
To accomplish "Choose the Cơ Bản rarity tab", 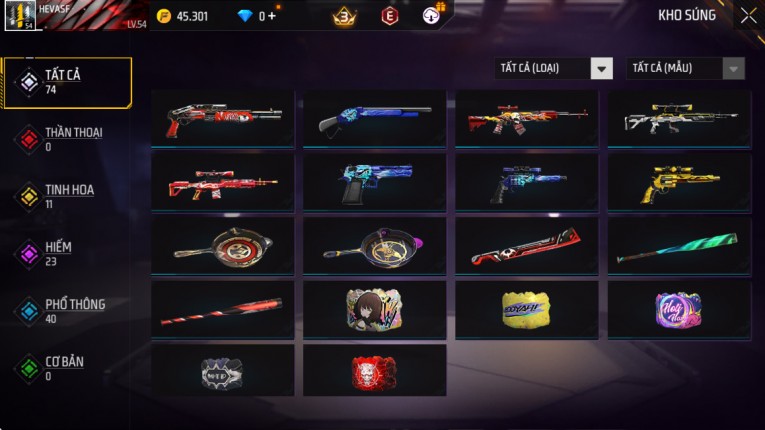I will (68, 367).
